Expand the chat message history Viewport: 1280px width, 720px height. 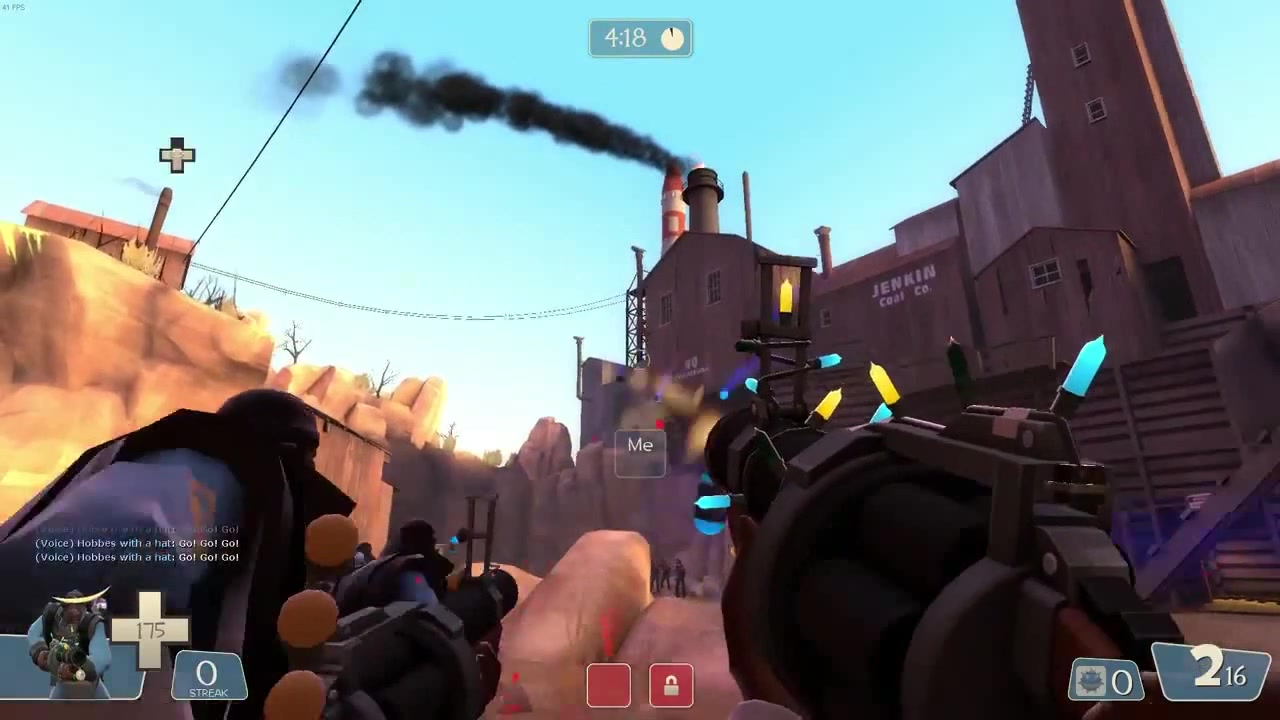tap(135, 543)
